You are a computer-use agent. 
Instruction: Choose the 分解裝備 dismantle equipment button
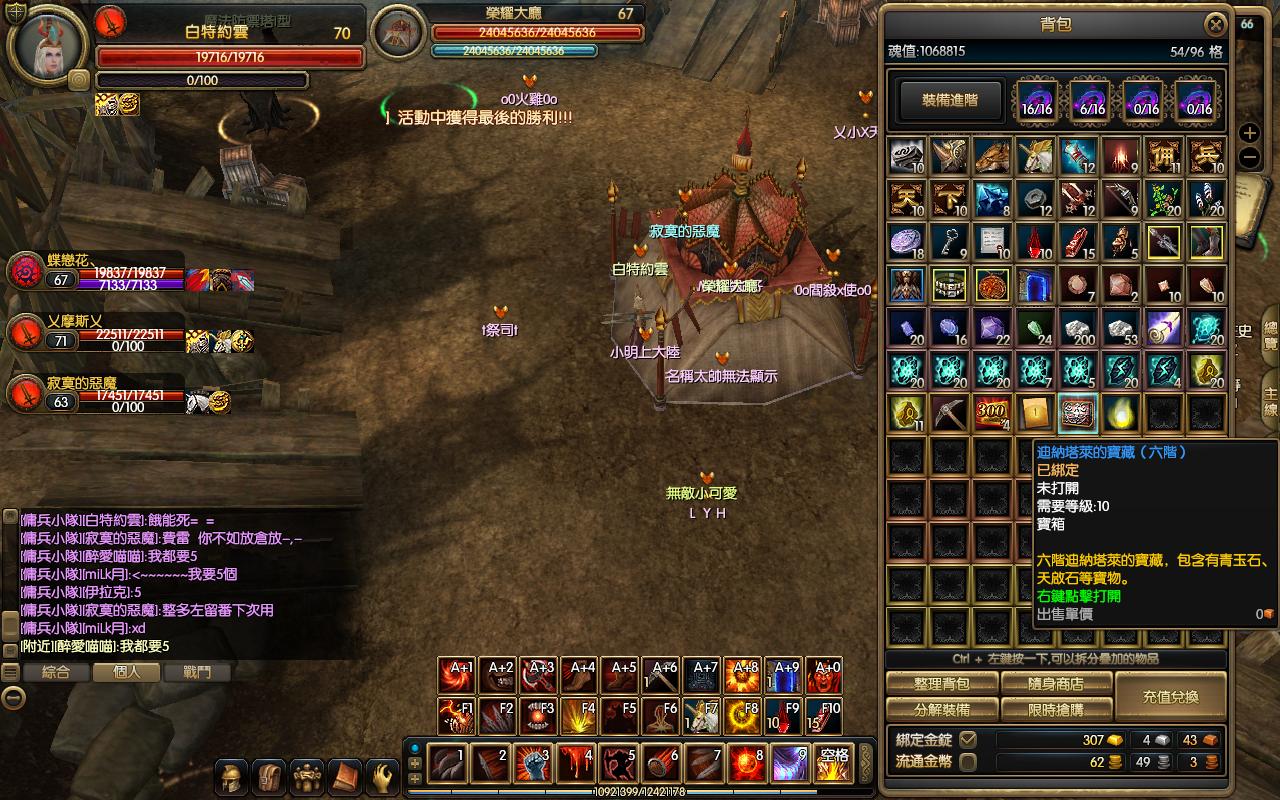942,709
